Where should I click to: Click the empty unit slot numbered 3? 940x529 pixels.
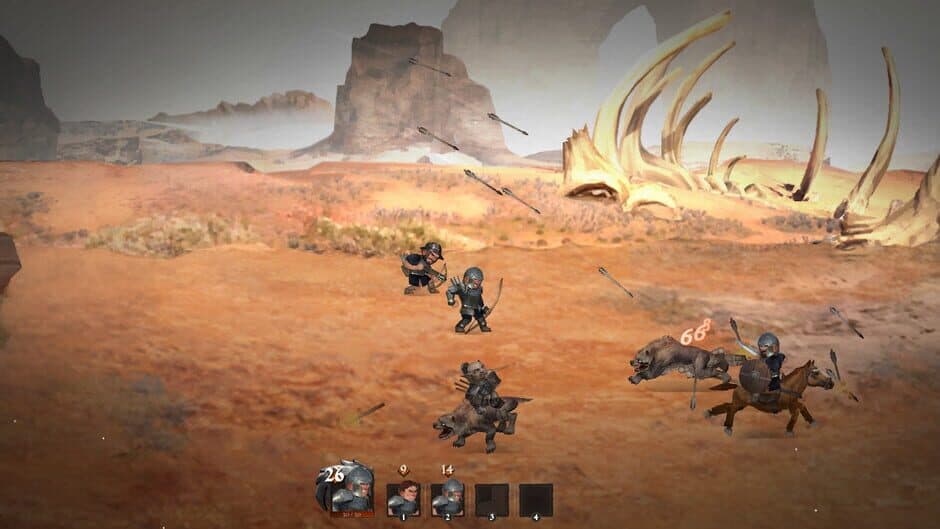tap(491, 499)
